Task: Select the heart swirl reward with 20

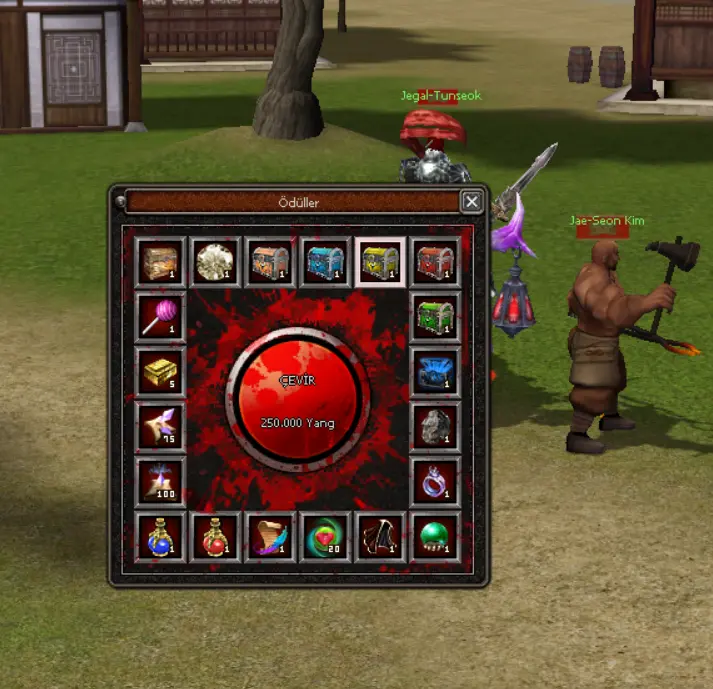Action: pos(326,538)
